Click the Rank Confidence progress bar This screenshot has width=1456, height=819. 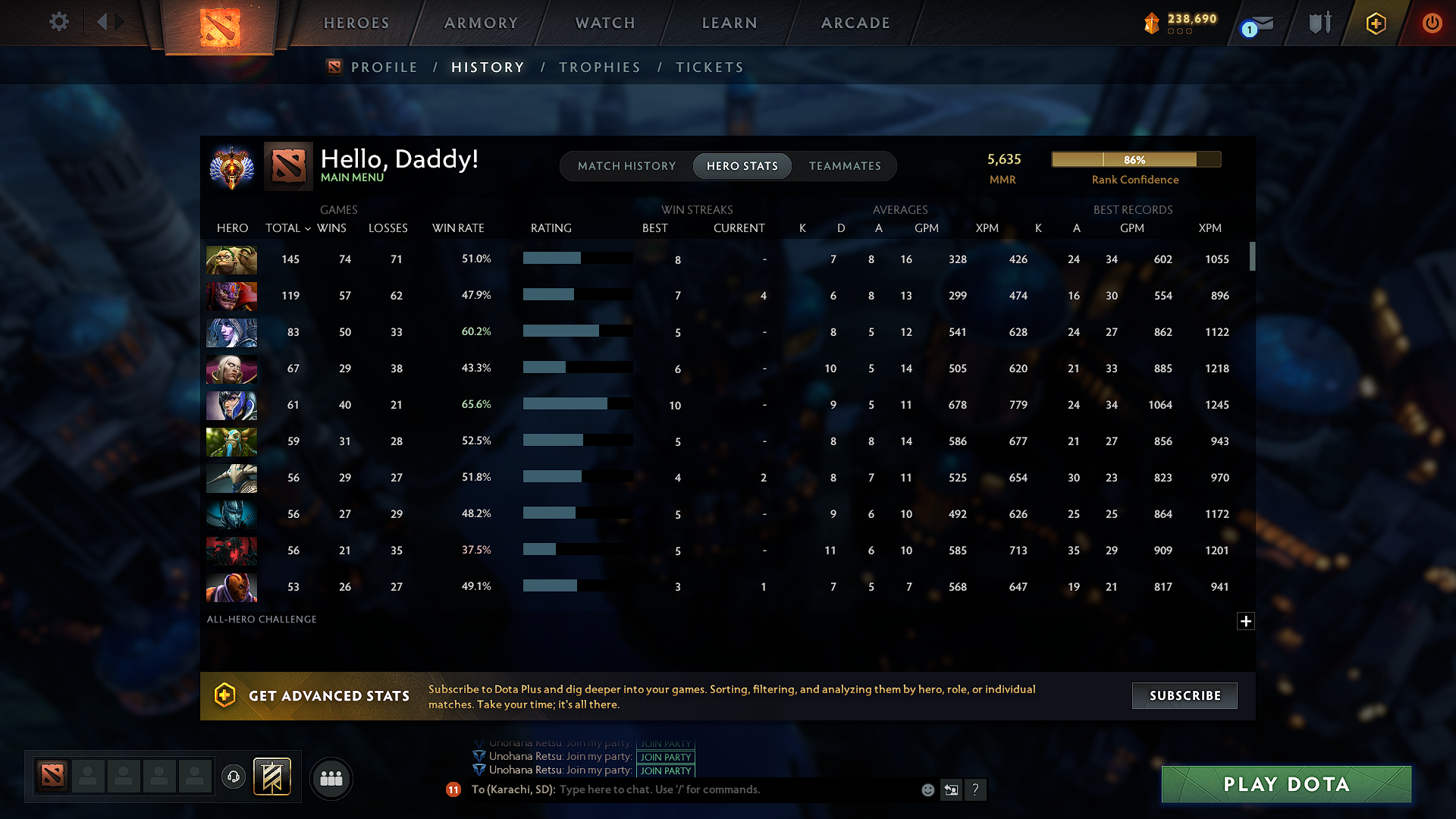point(1135,159)
